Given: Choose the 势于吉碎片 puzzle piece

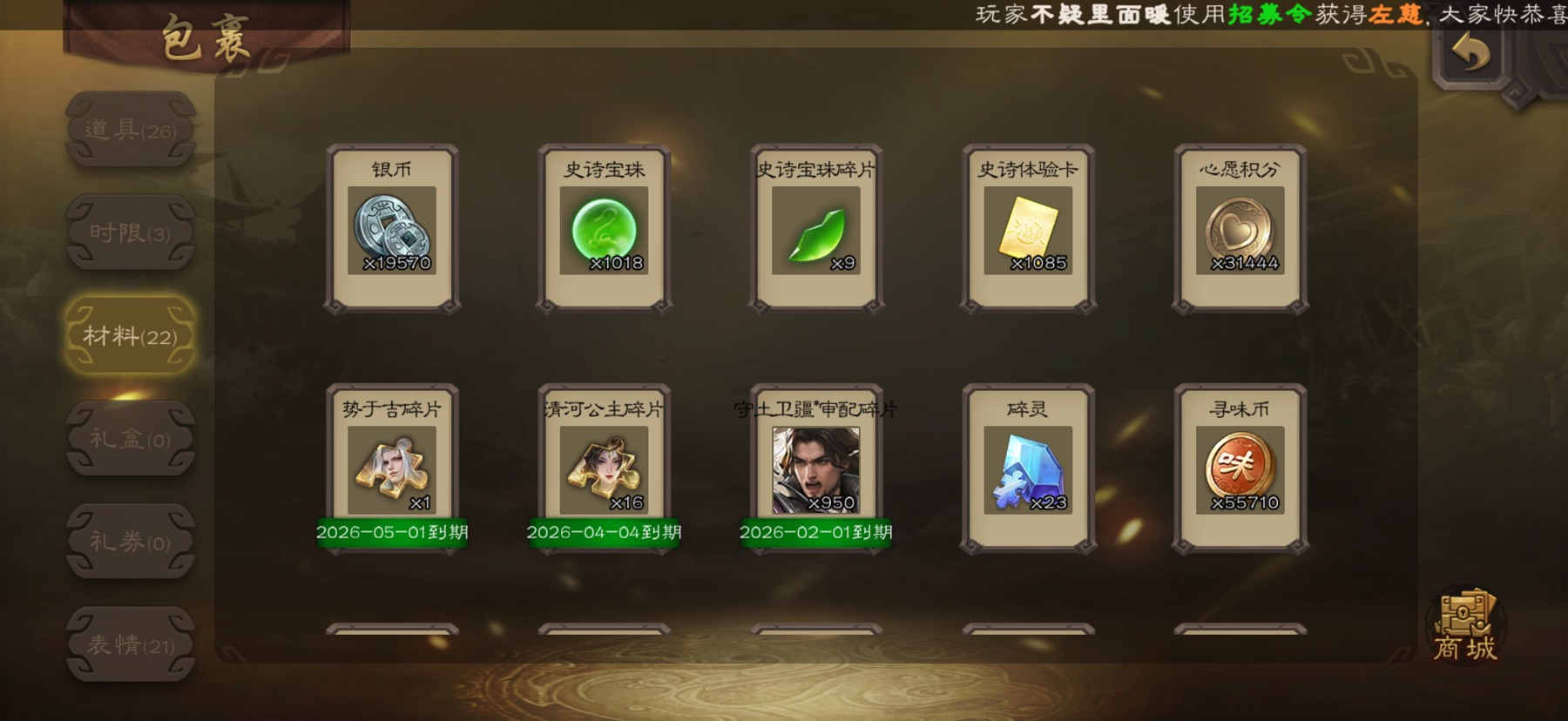Looking at the screenshot, I should (x=392, y=470).
